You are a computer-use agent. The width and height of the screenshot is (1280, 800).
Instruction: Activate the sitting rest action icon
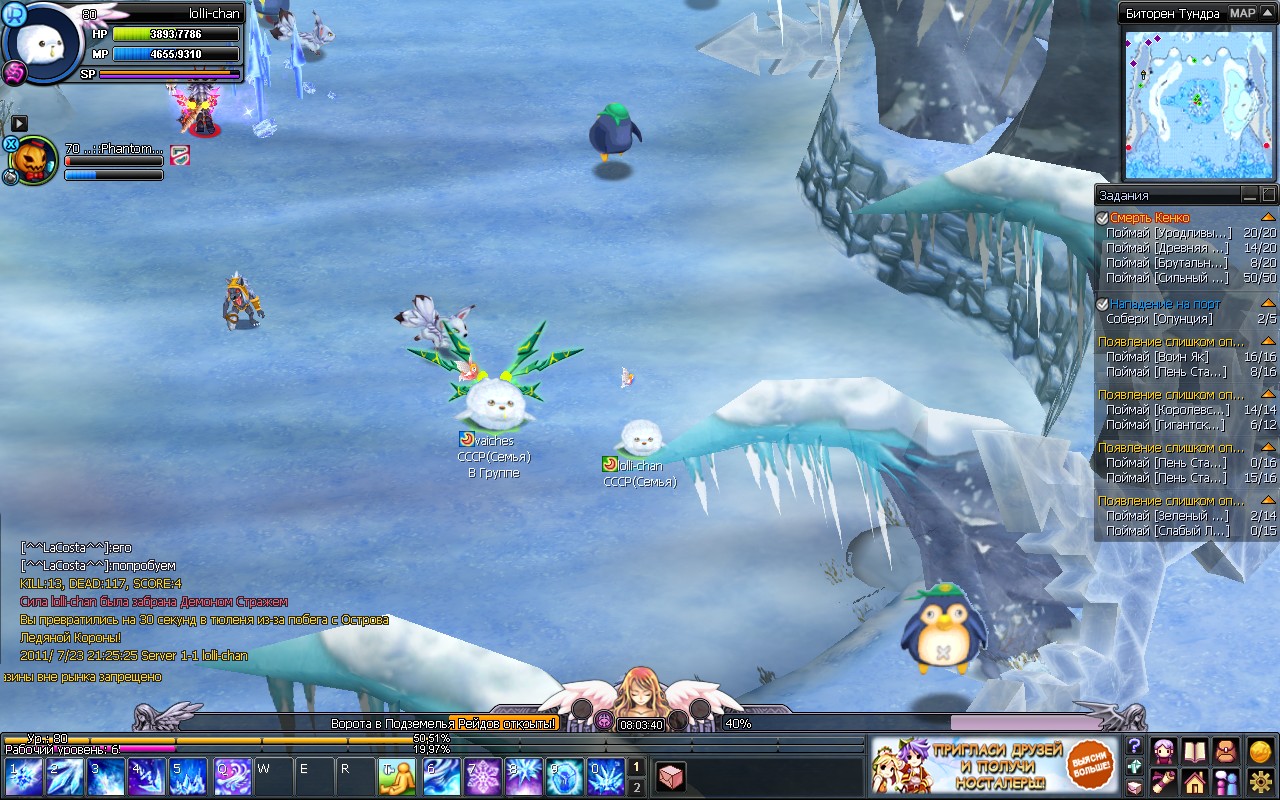(x=397, y=777)
